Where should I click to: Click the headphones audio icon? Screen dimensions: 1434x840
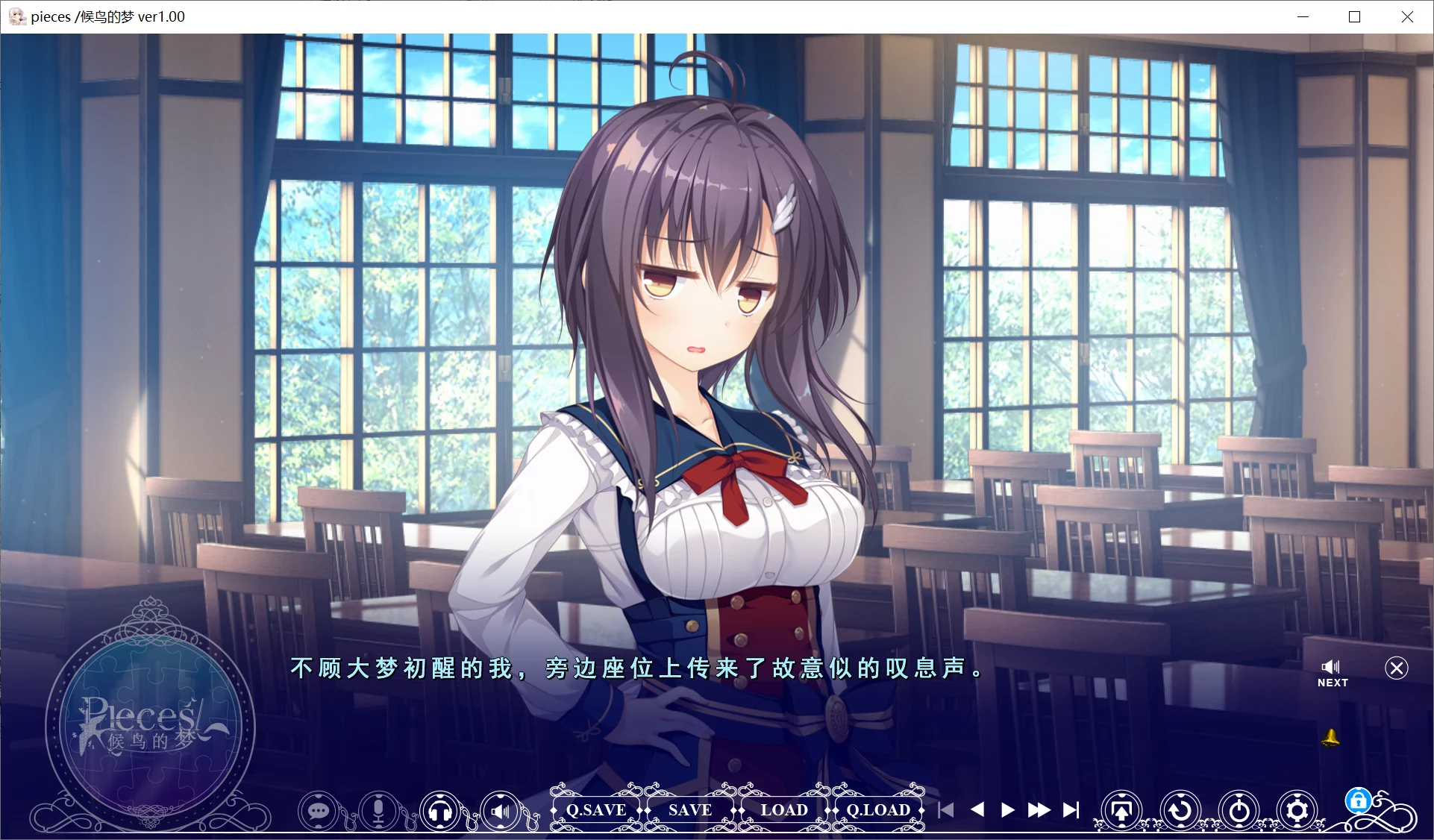pyautogui.click(x=440, y=810)
